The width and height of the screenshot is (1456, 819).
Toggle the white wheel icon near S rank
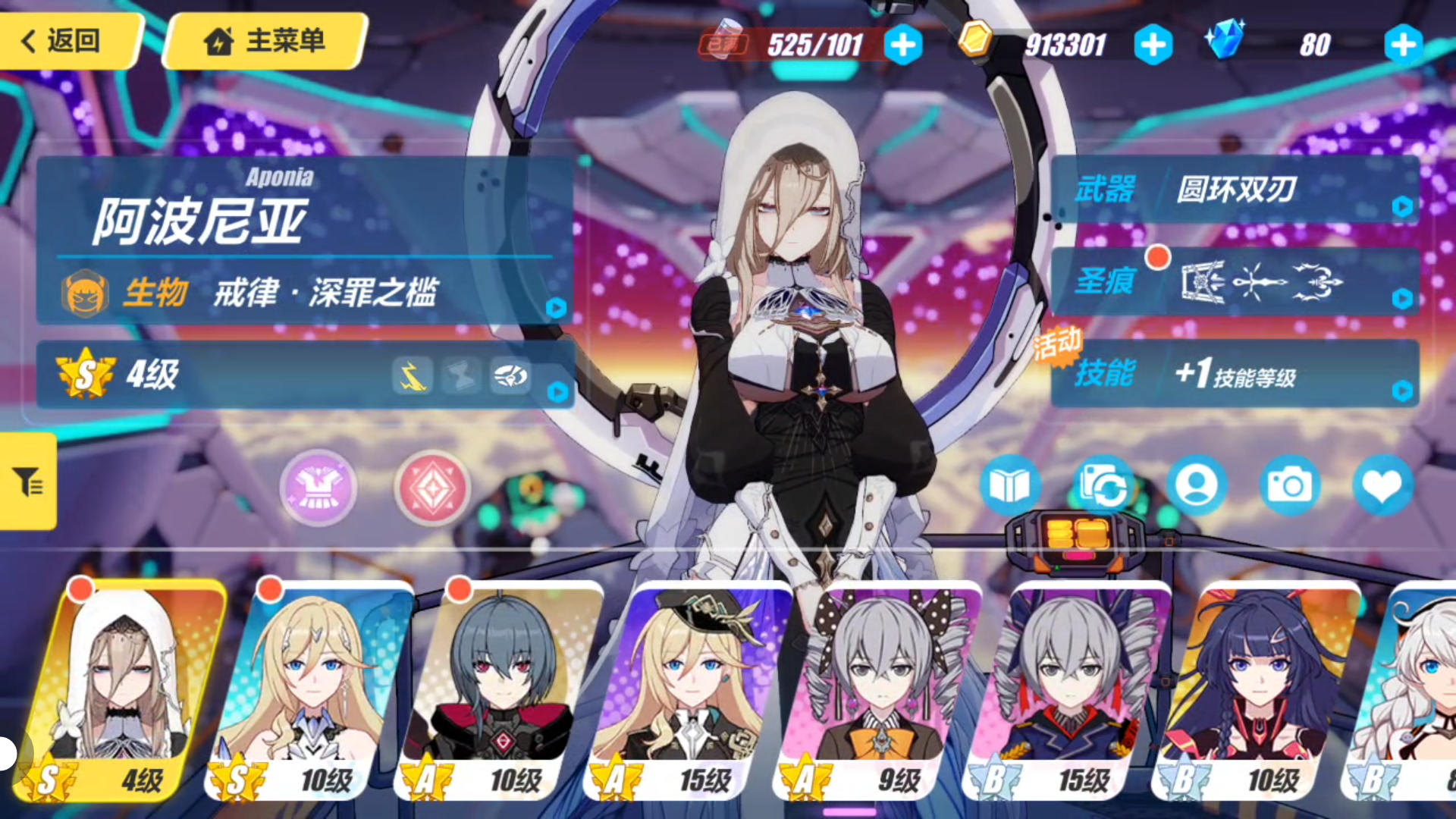pos(510,375)
